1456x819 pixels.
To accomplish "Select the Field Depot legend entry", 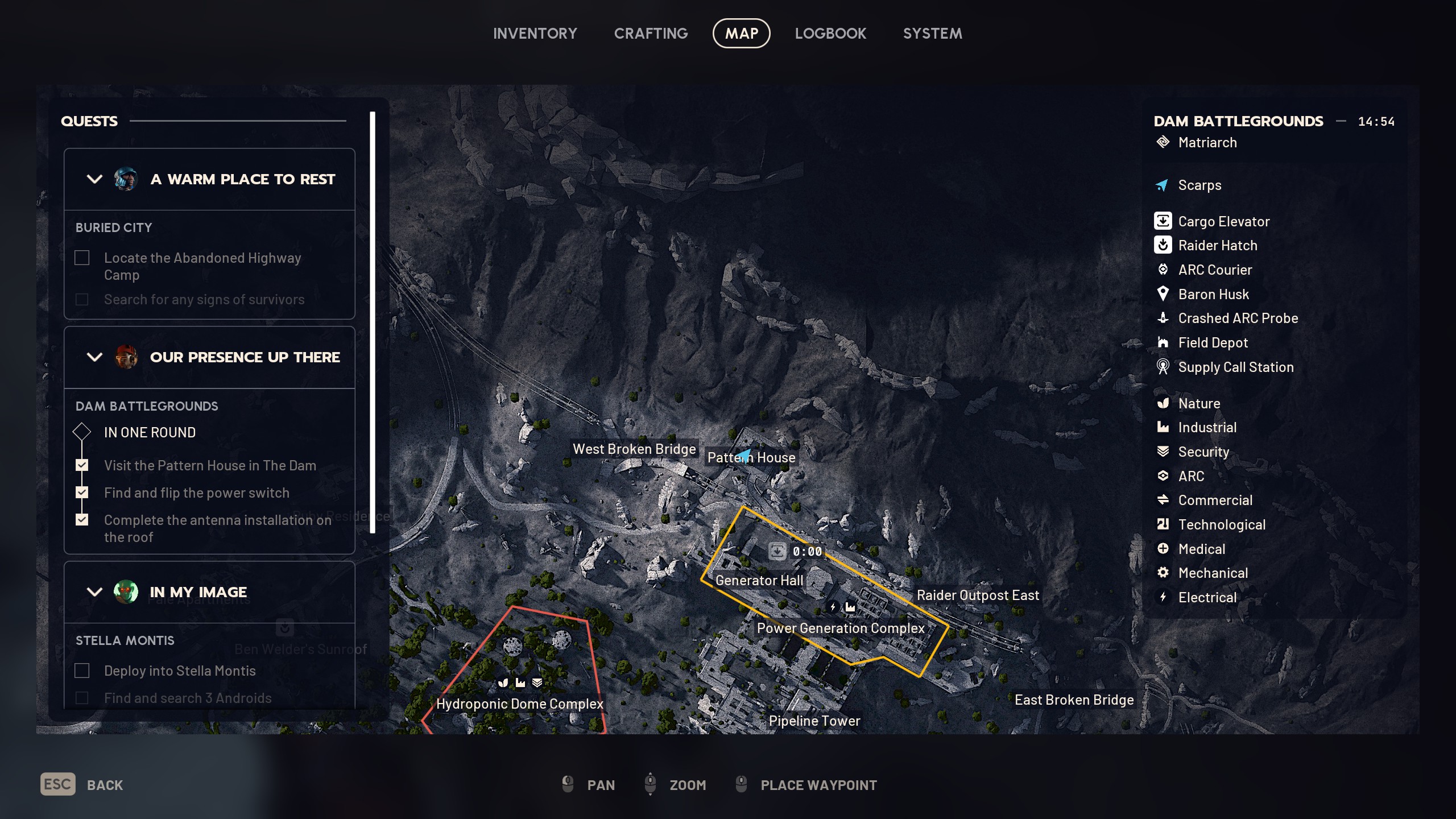I will (1213, 342).
